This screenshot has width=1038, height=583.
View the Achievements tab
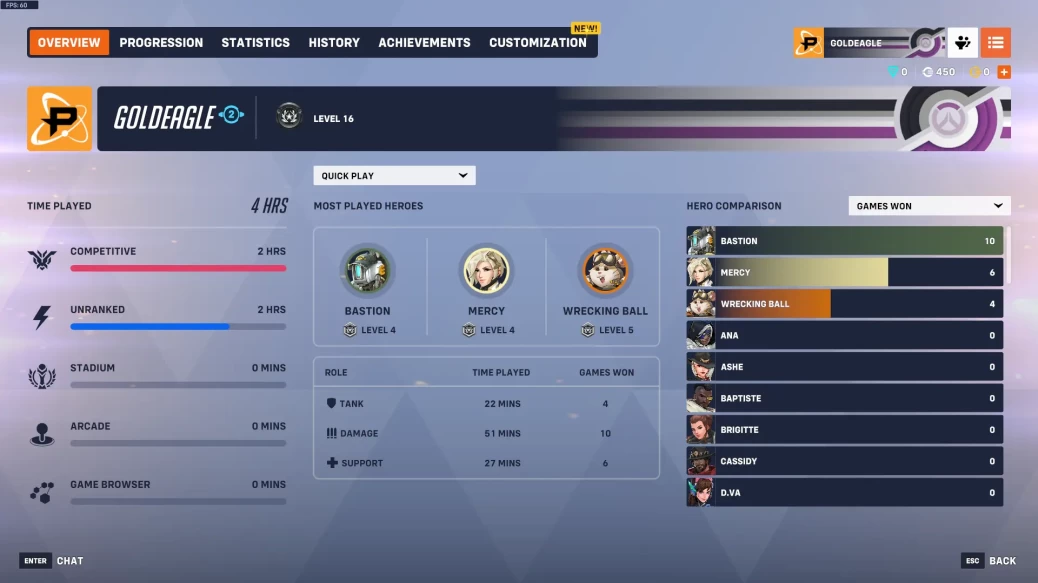coord(424,42)
